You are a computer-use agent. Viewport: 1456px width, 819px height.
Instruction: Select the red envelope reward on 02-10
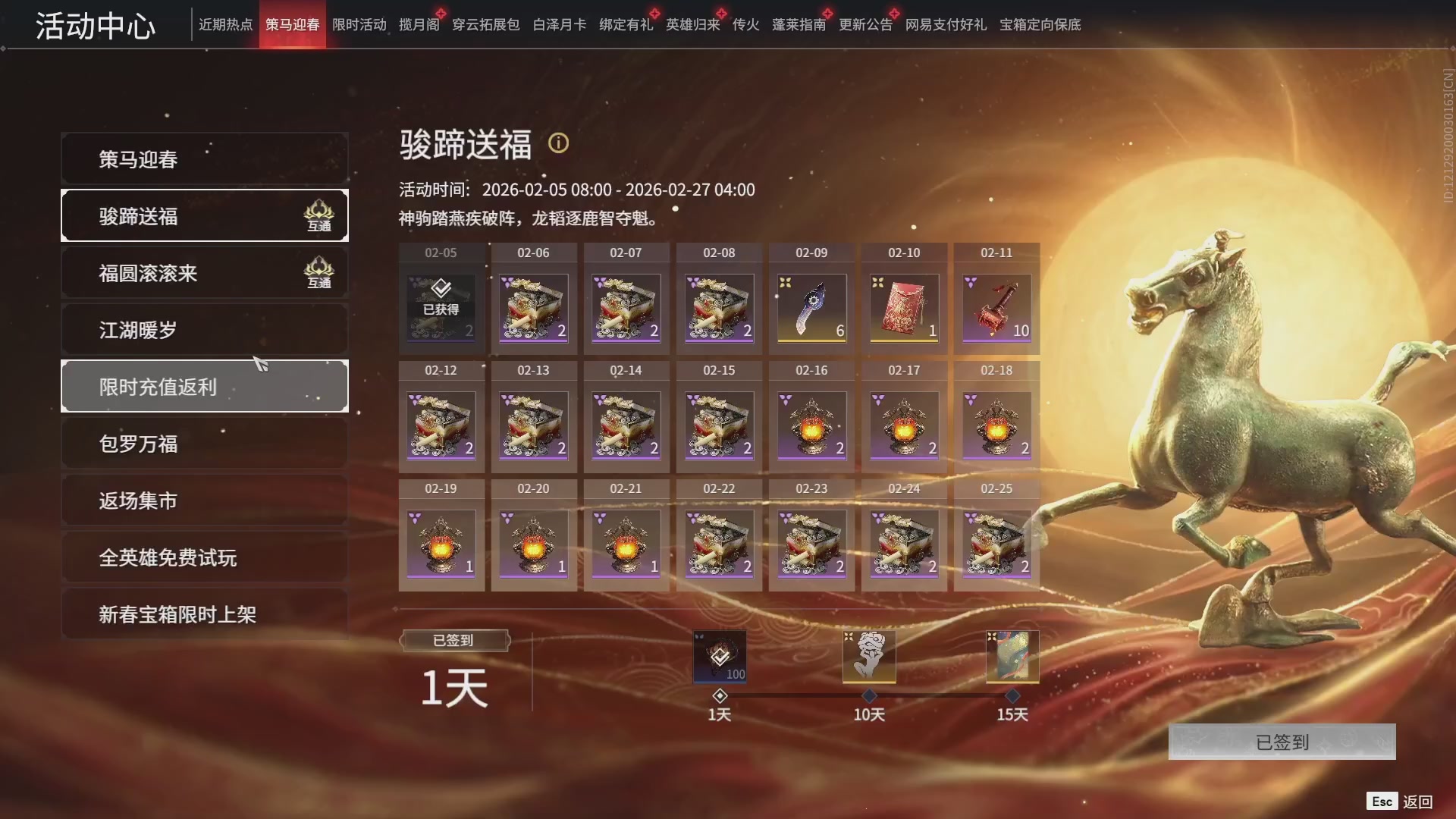pos(903,307)
